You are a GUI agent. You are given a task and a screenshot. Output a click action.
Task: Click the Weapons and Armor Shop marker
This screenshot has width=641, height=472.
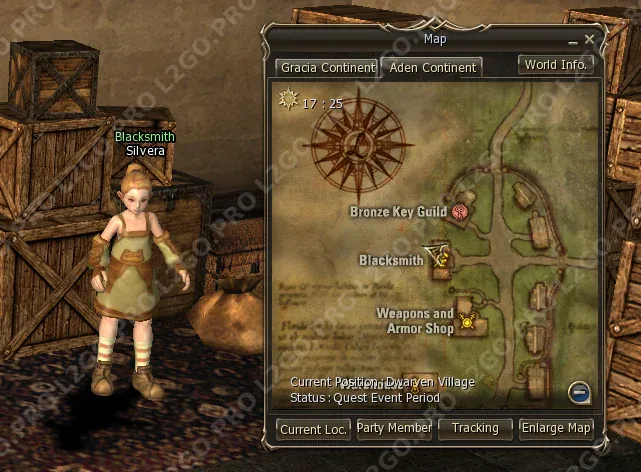click(466, 321)
